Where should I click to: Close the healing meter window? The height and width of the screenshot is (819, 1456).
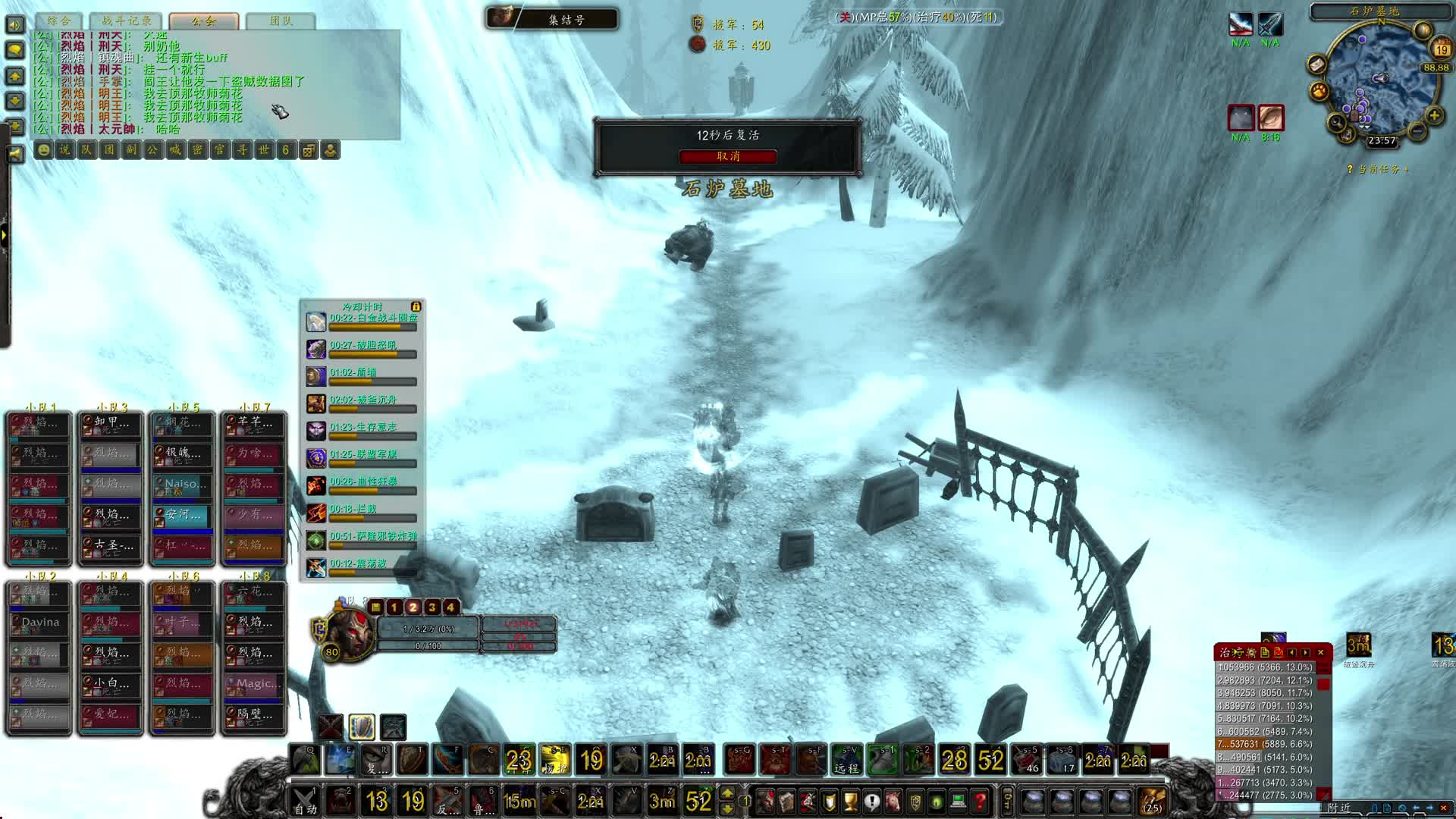pos(1320,652)
